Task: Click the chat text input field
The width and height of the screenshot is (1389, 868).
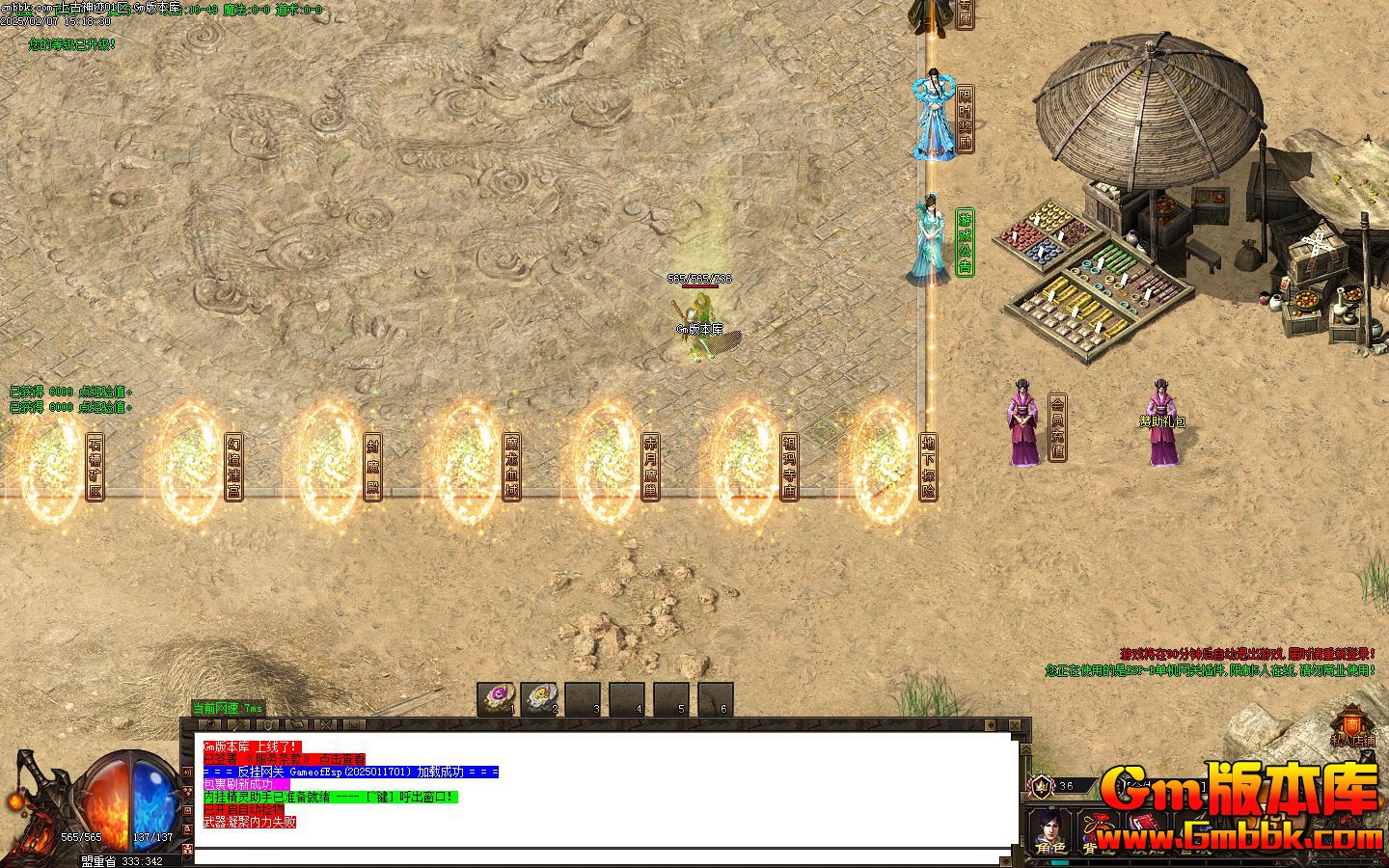Action: (598, 856)
